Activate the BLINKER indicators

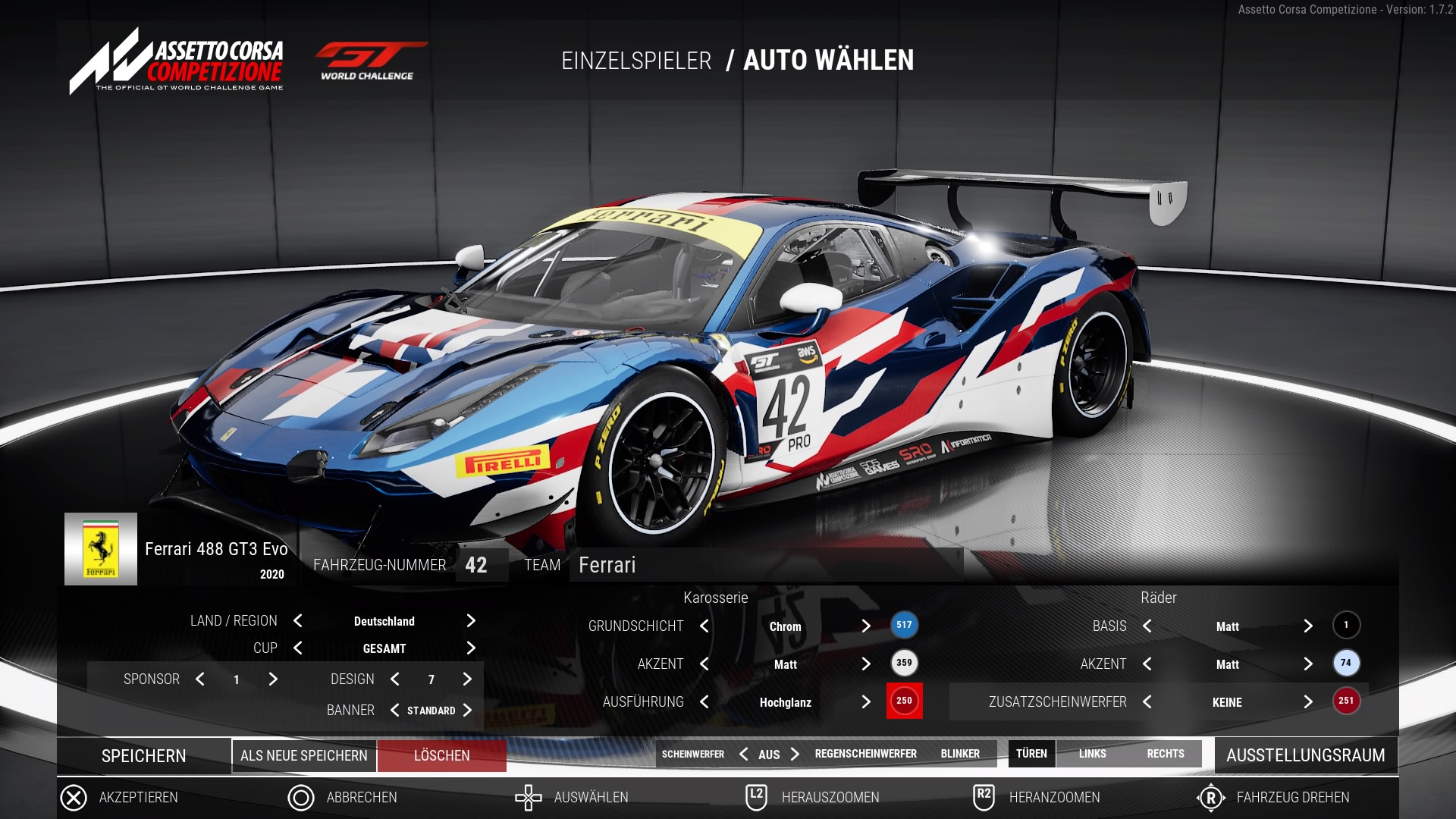960,754
